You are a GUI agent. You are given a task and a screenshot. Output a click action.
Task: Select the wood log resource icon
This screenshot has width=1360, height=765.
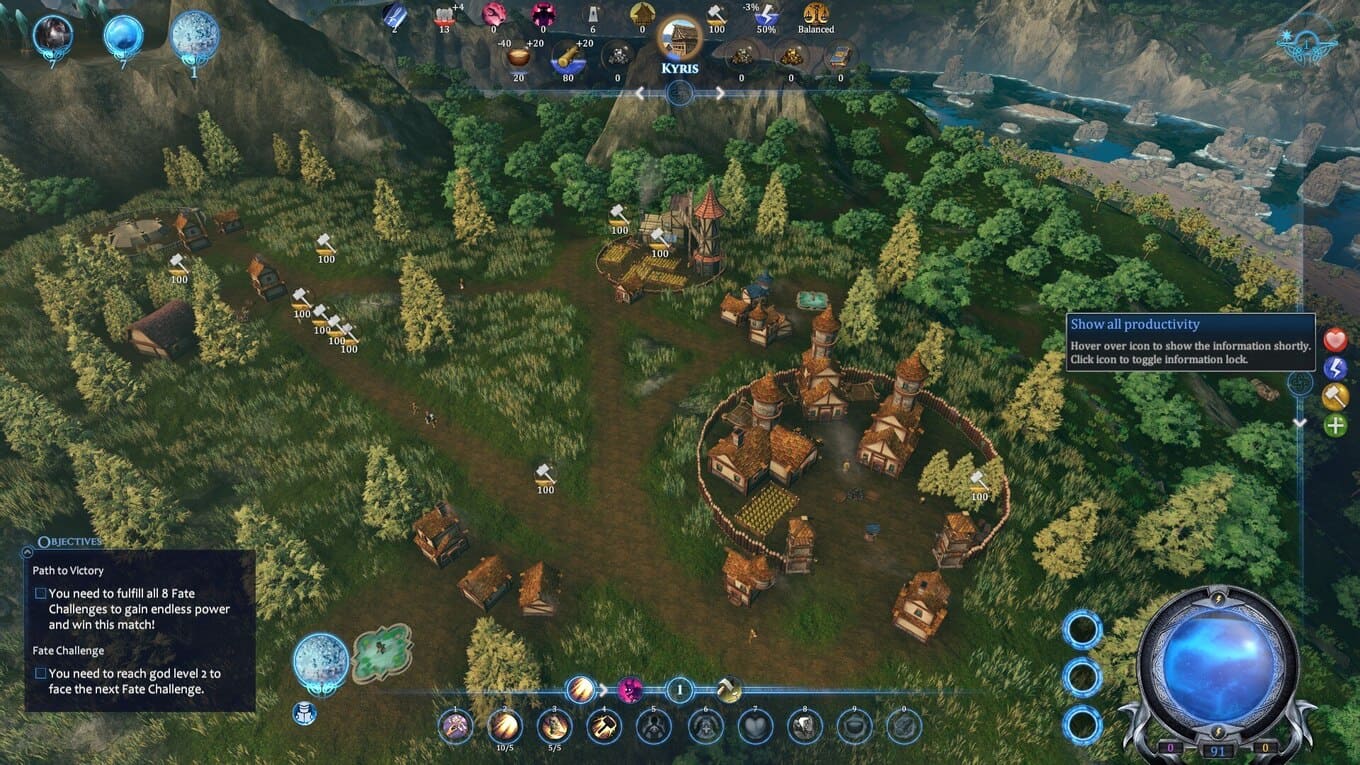click(568, 57)
